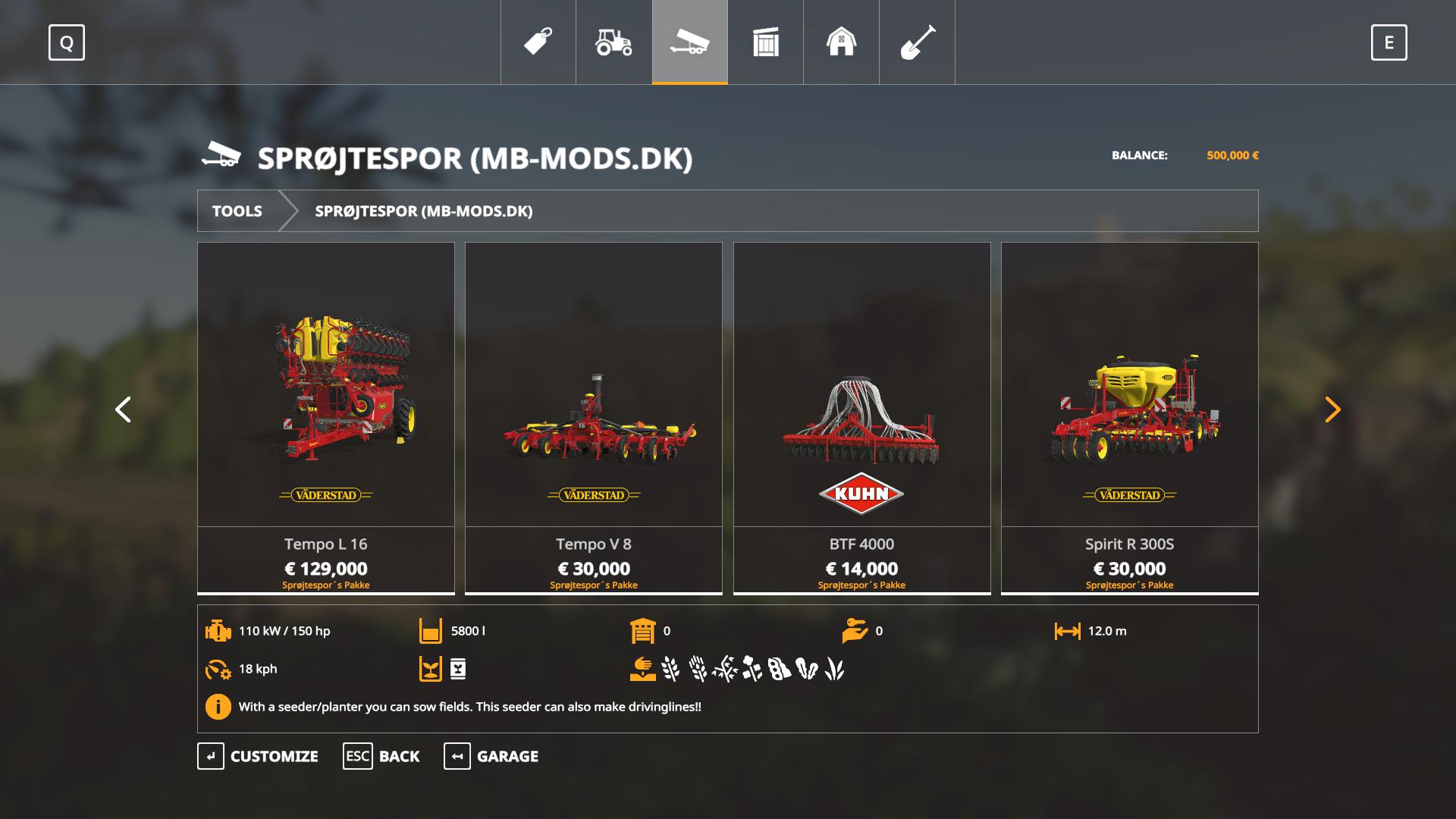Open the Garage
Image resolution: width=1456 pixels, height=819 pixels.
point(491,756)
